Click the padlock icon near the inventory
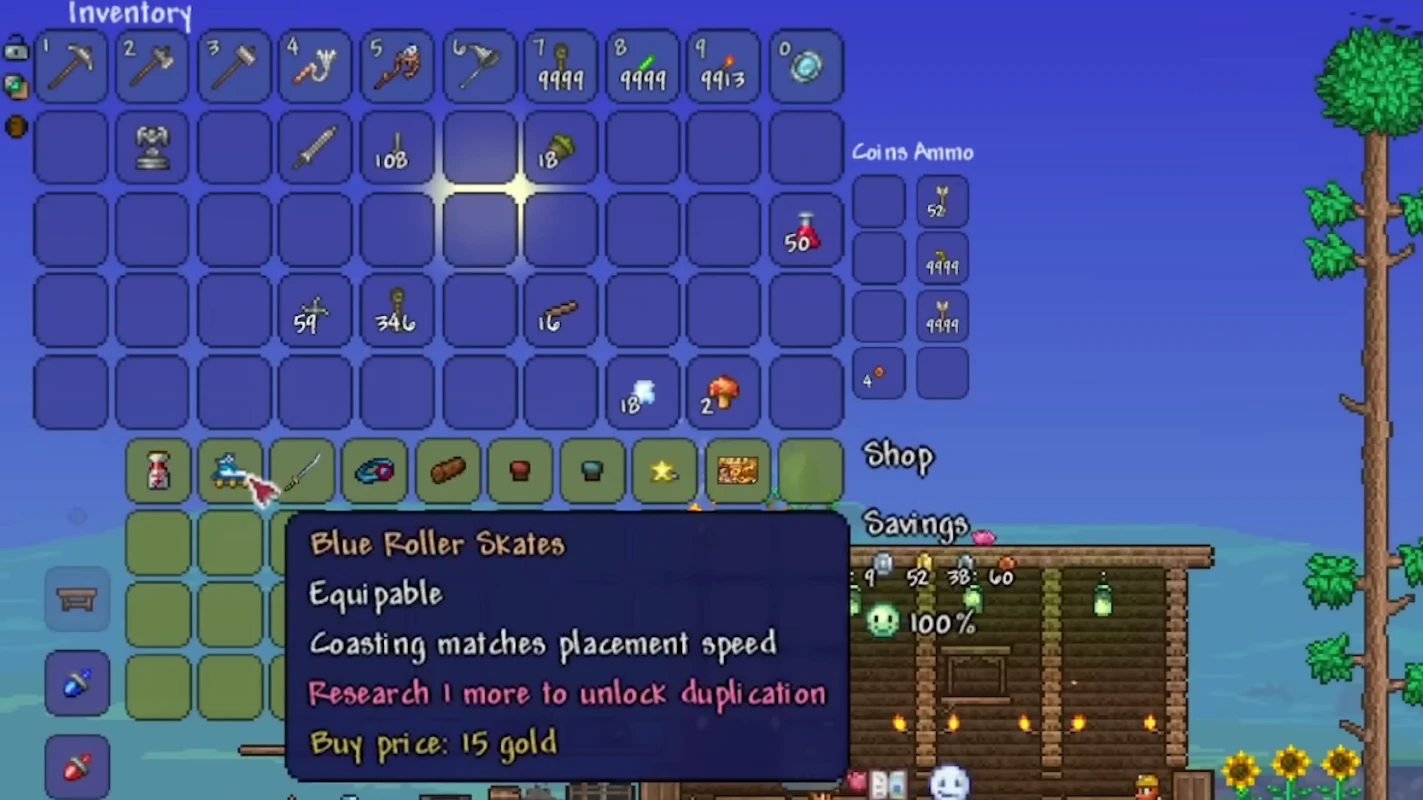This screenshot has height=800, width=1423. (16, 49)
